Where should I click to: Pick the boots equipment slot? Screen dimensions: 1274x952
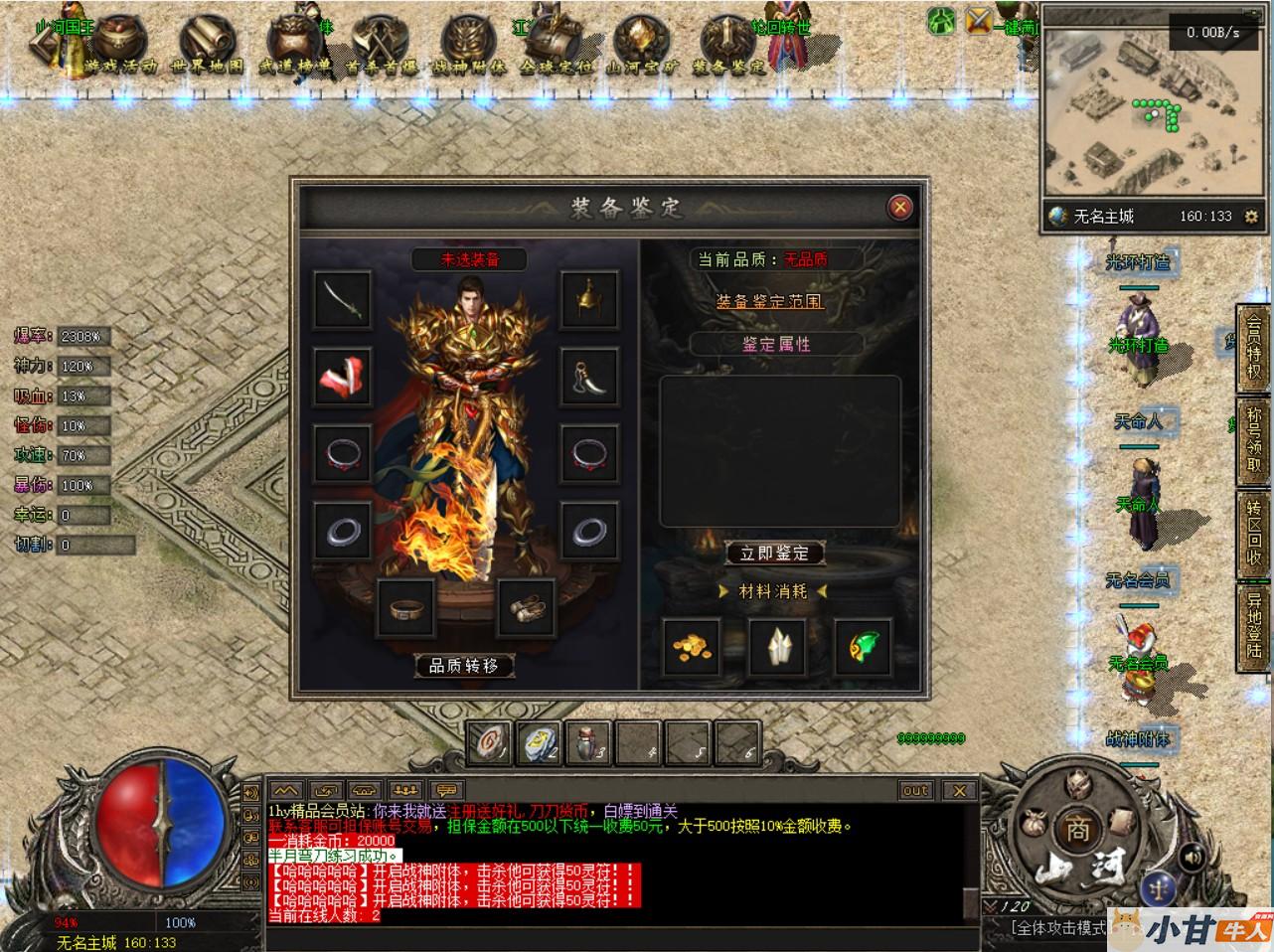526,606
